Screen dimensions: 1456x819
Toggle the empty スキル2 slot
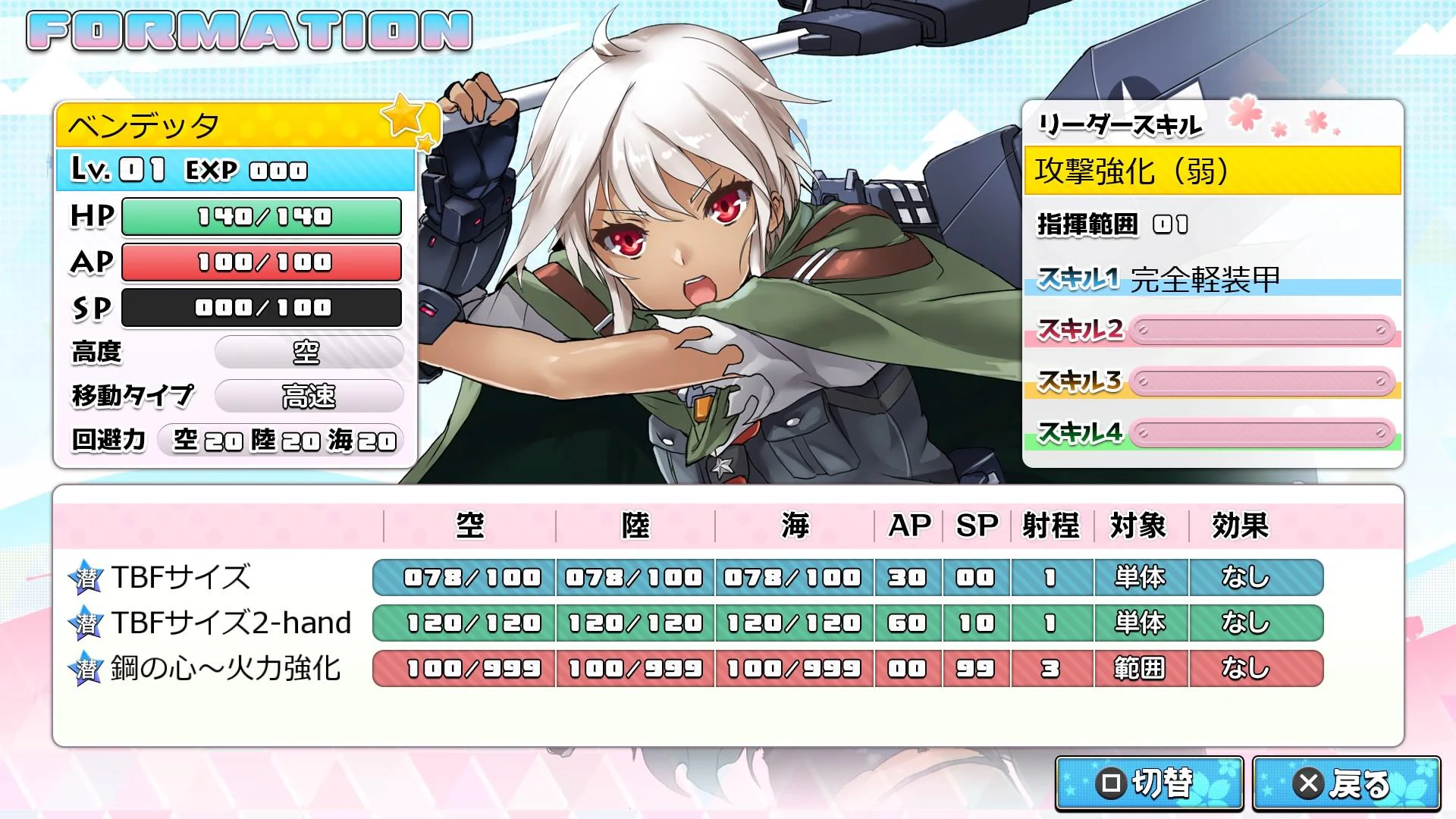click(1260, 331)
